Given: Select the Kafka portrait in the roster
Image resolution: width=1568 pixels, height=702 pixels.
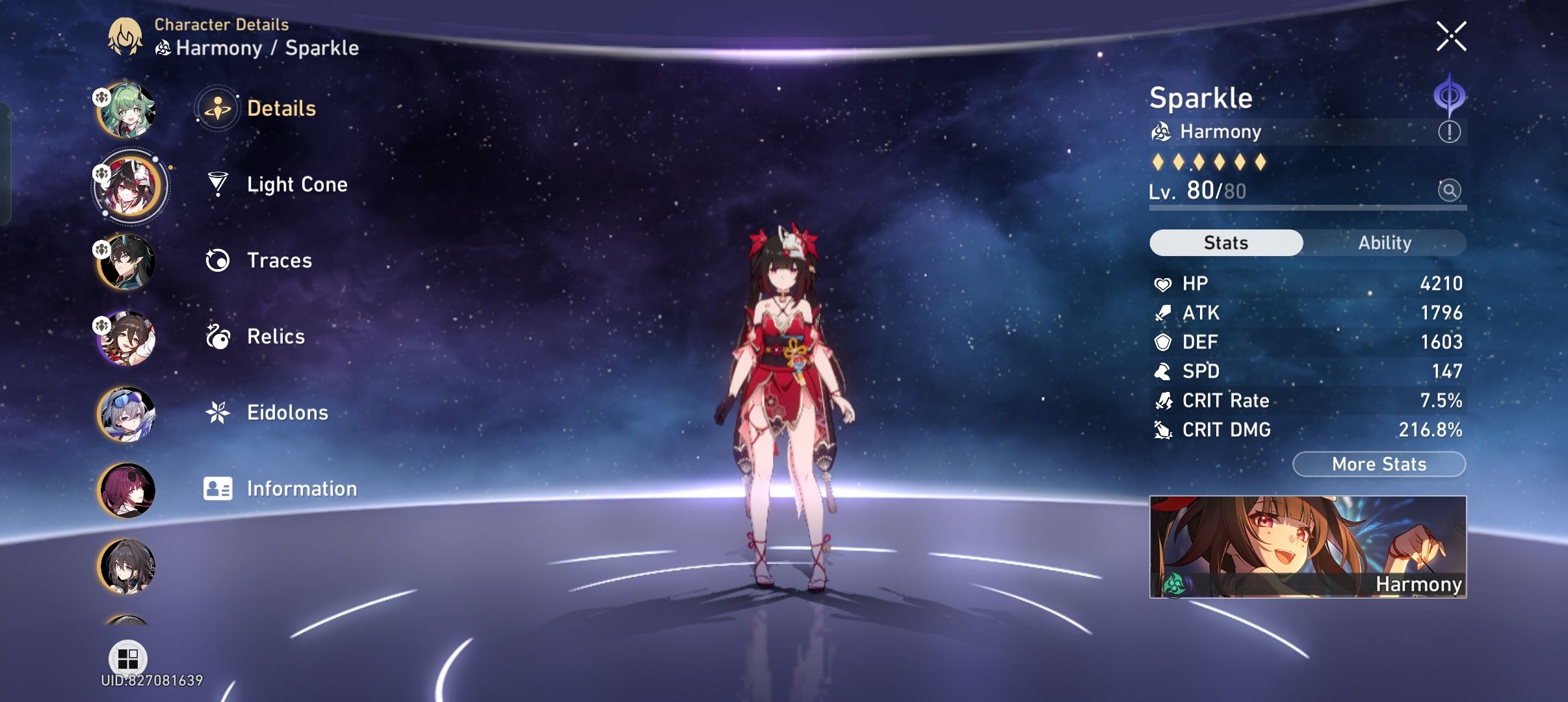Looking at the screenshot, I should [127, 489].
